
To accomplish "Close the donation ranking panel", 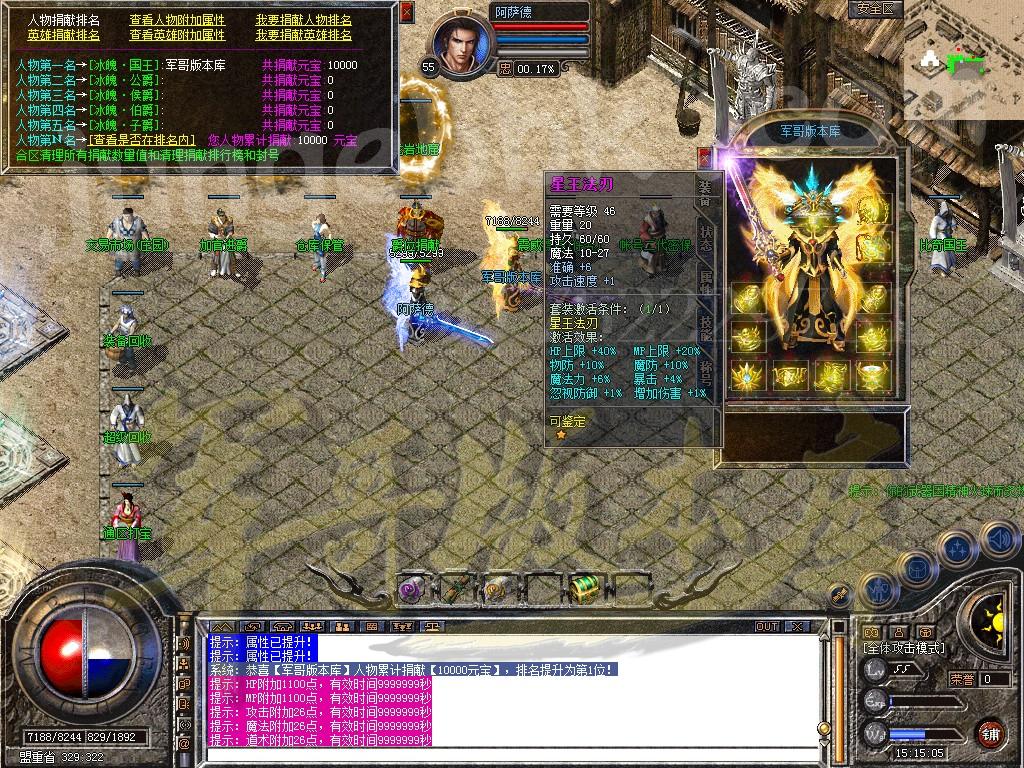I will tap(406, 13).
